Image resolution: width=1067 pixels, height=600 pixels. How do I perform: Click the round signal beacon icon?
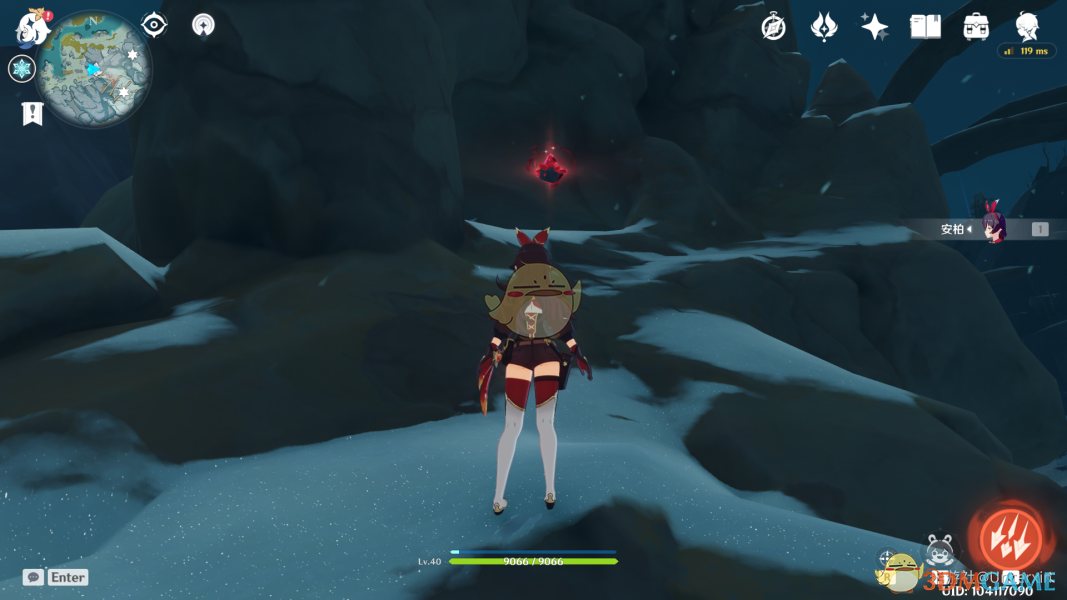[x=203, y=25]
